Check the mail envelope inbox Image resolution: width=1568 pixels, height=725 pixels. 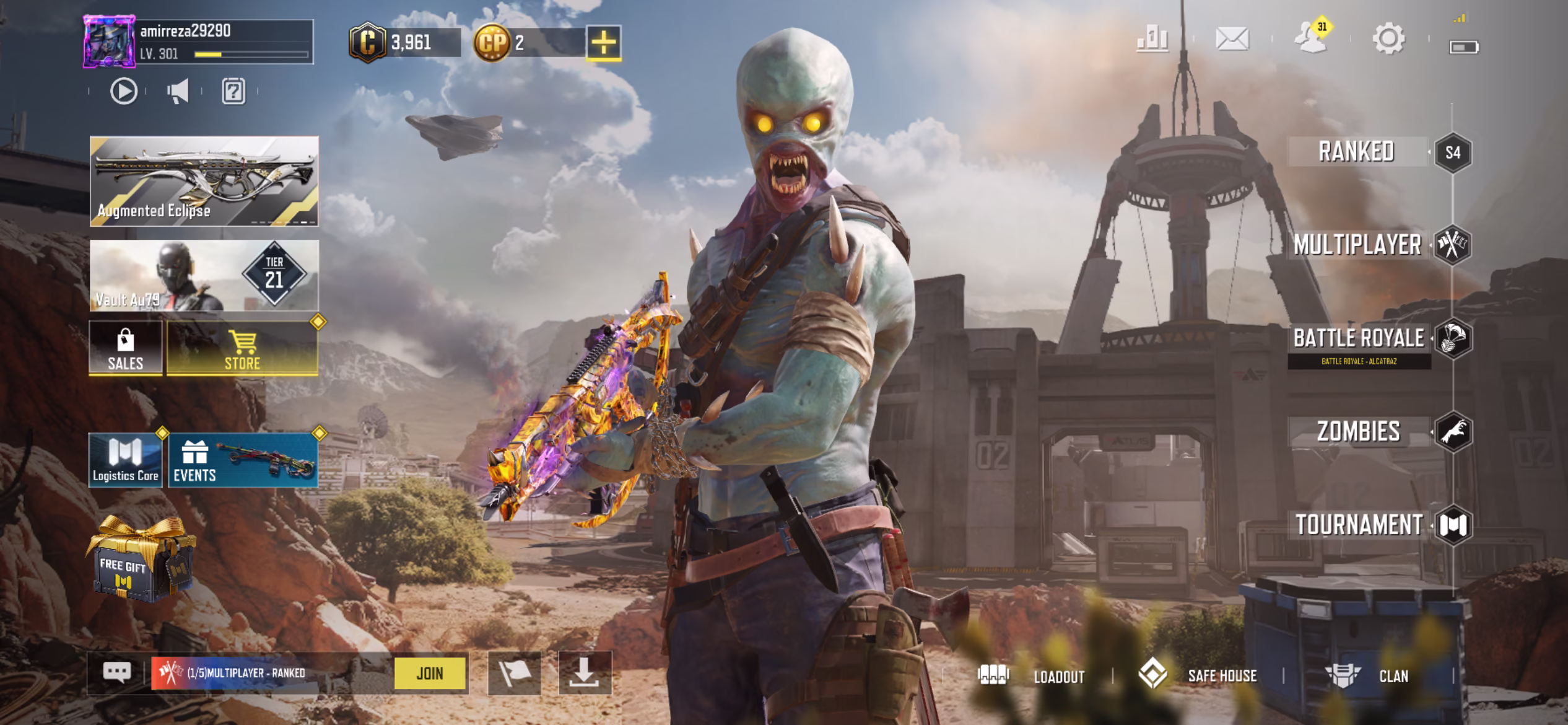[1232, 39]
